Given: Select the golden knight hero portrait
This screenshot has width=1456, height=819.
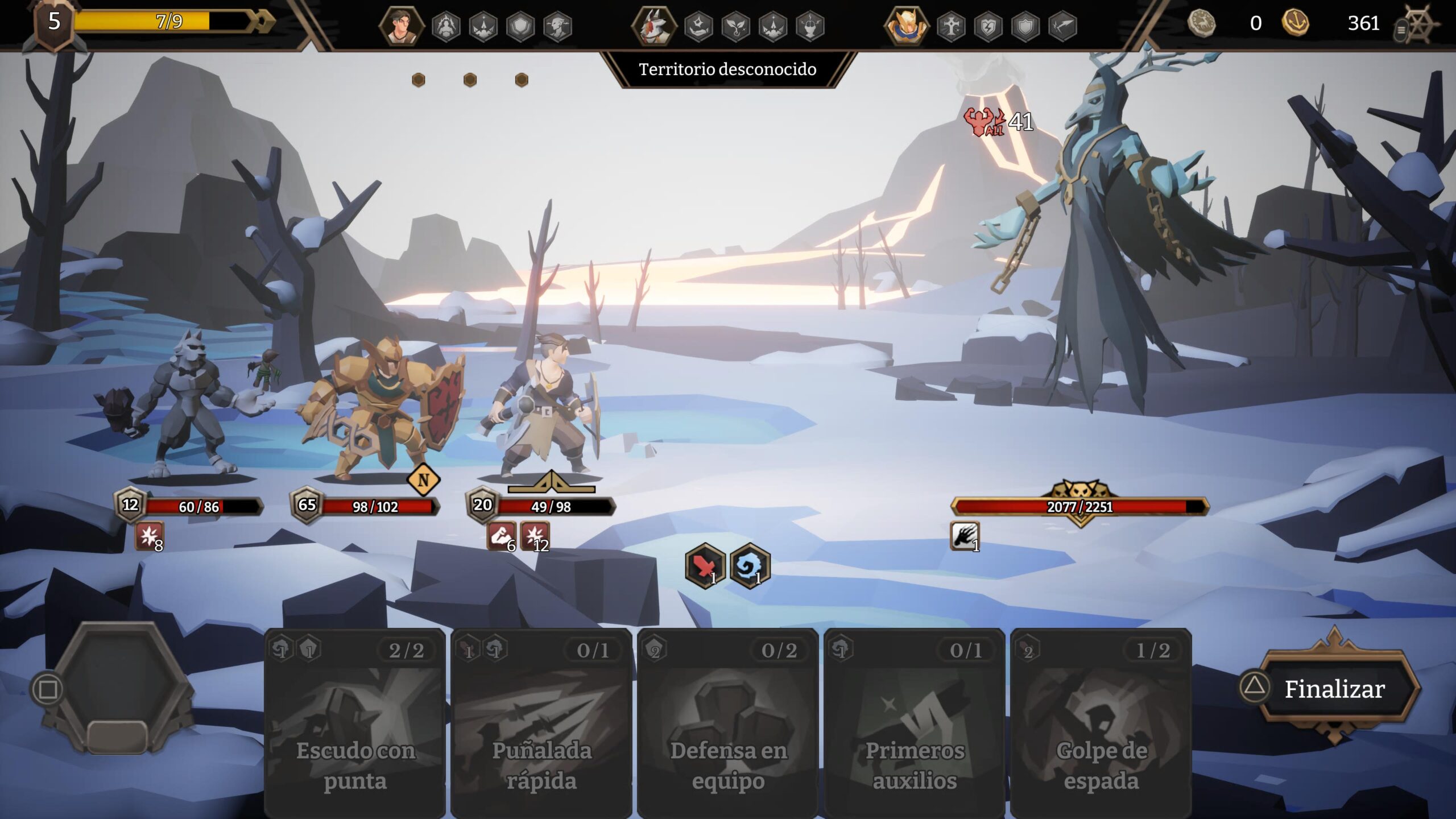Looking at the screenshot, I should tap(905, 26).
